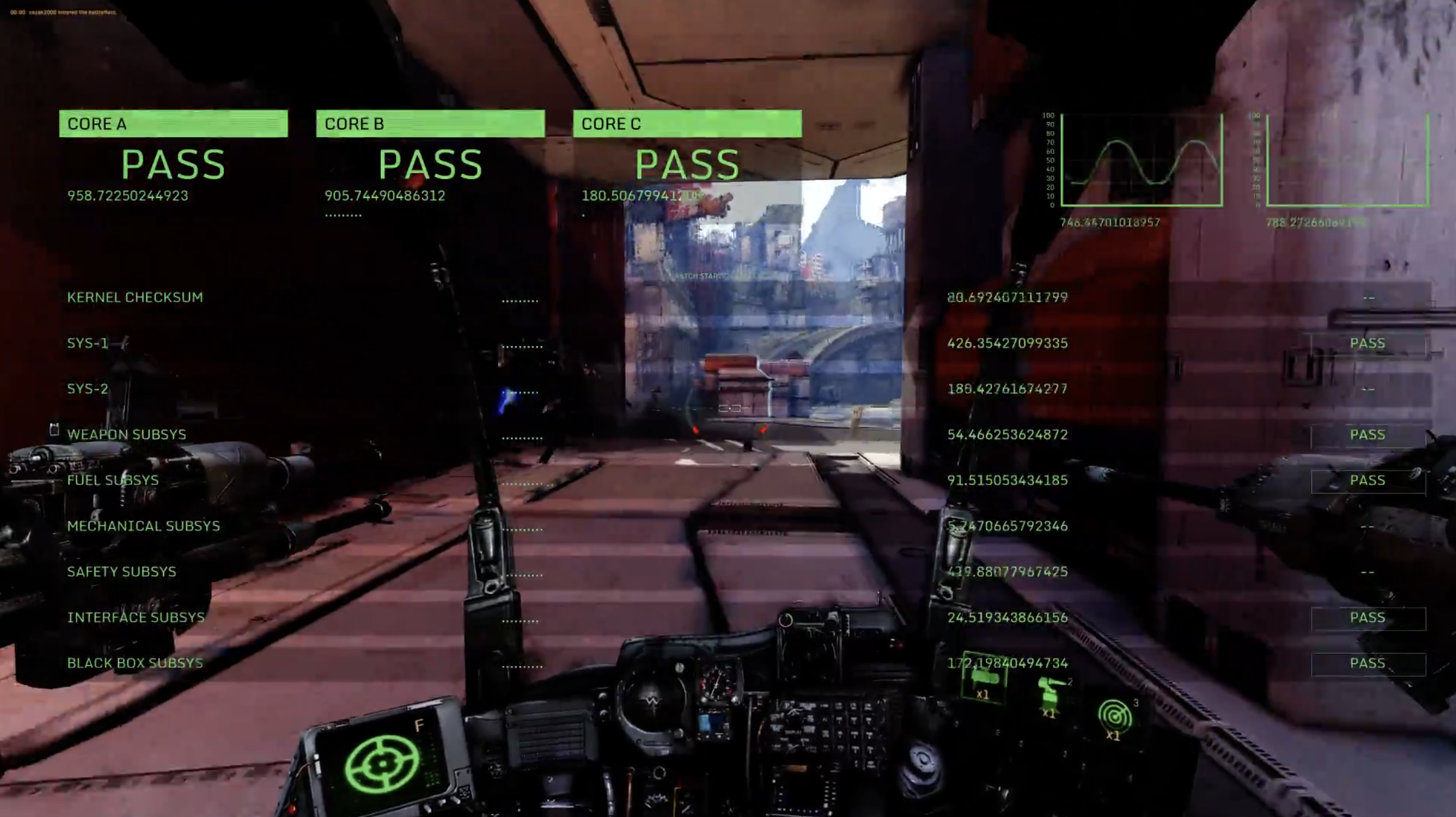Click the PASS box for WEAPON SUBSYS
1456x817 pixels.
click(1368, 435)
